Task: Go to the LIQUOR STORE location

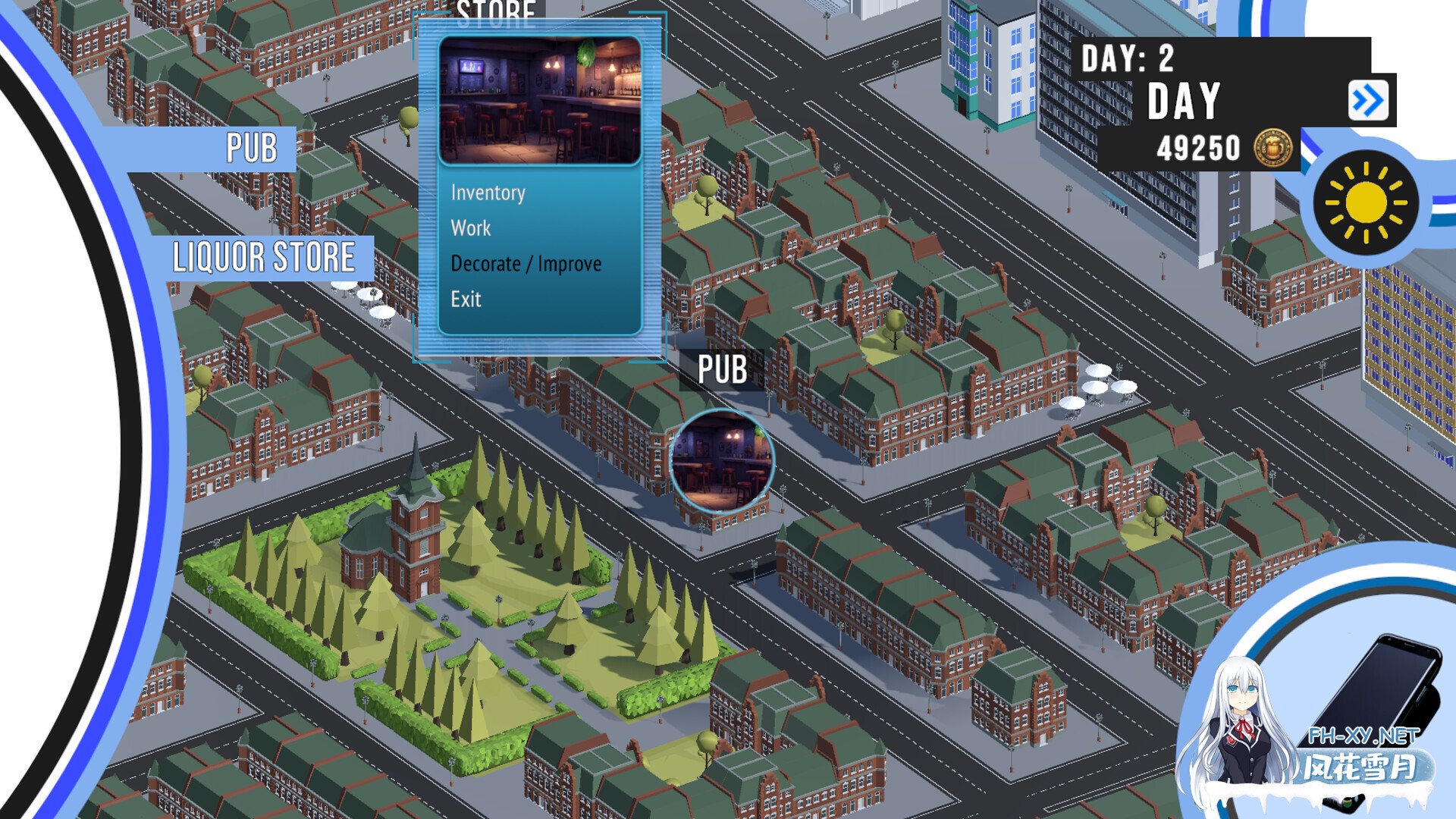Action: [263, 258]
